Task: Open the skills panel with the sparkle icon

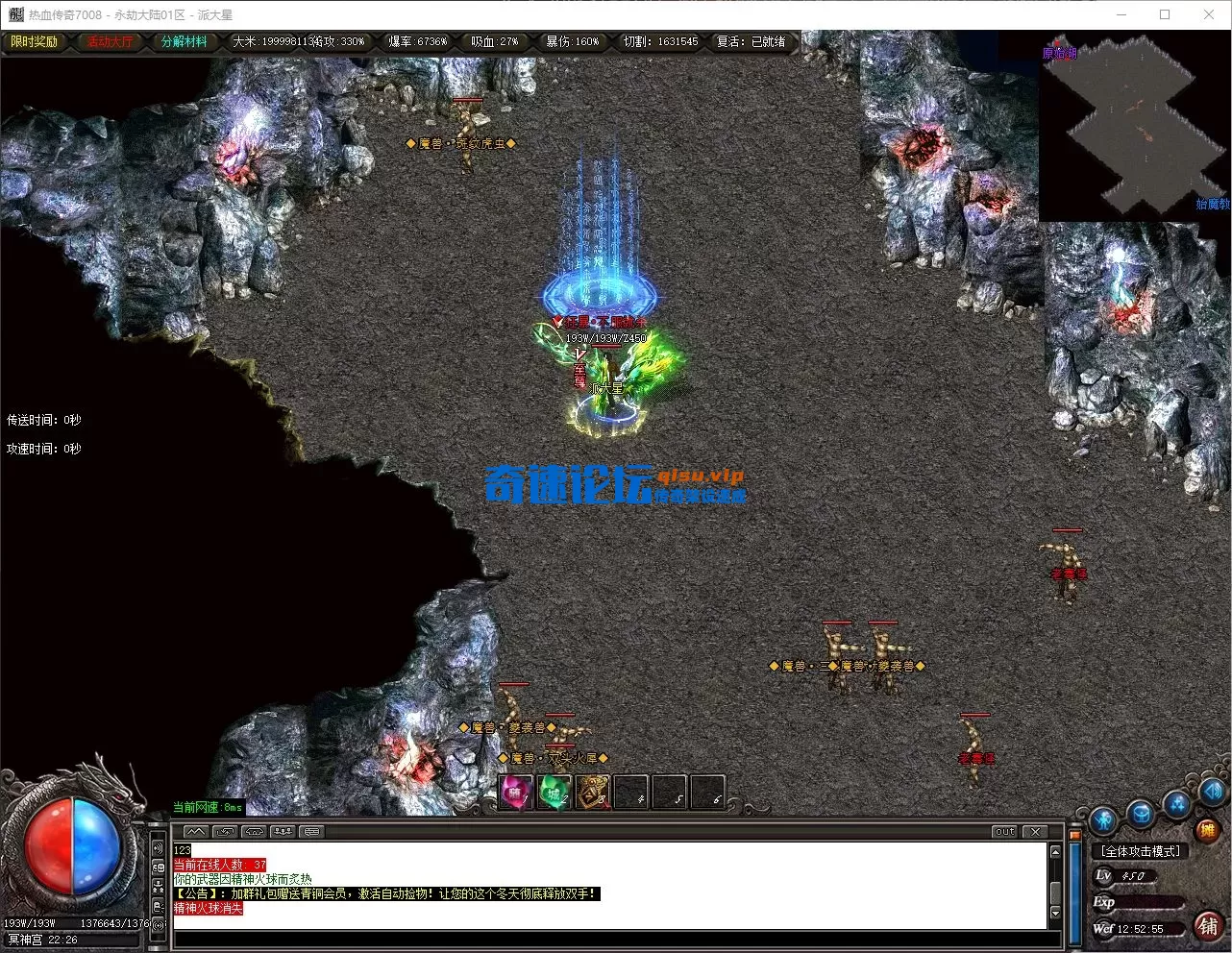Action: click(1177, 803)
